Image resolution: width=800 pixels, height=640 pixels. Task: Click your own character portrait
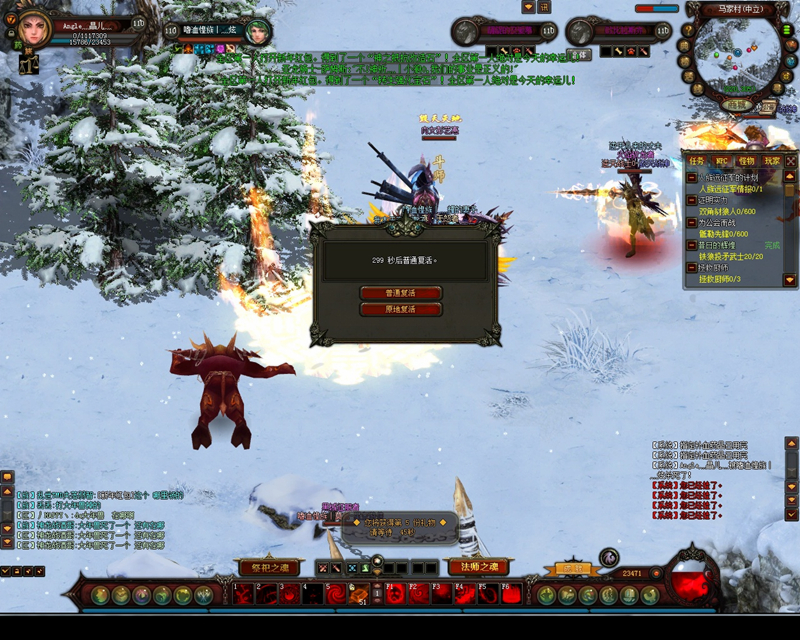pyautogui.click(x=32, y=27)
